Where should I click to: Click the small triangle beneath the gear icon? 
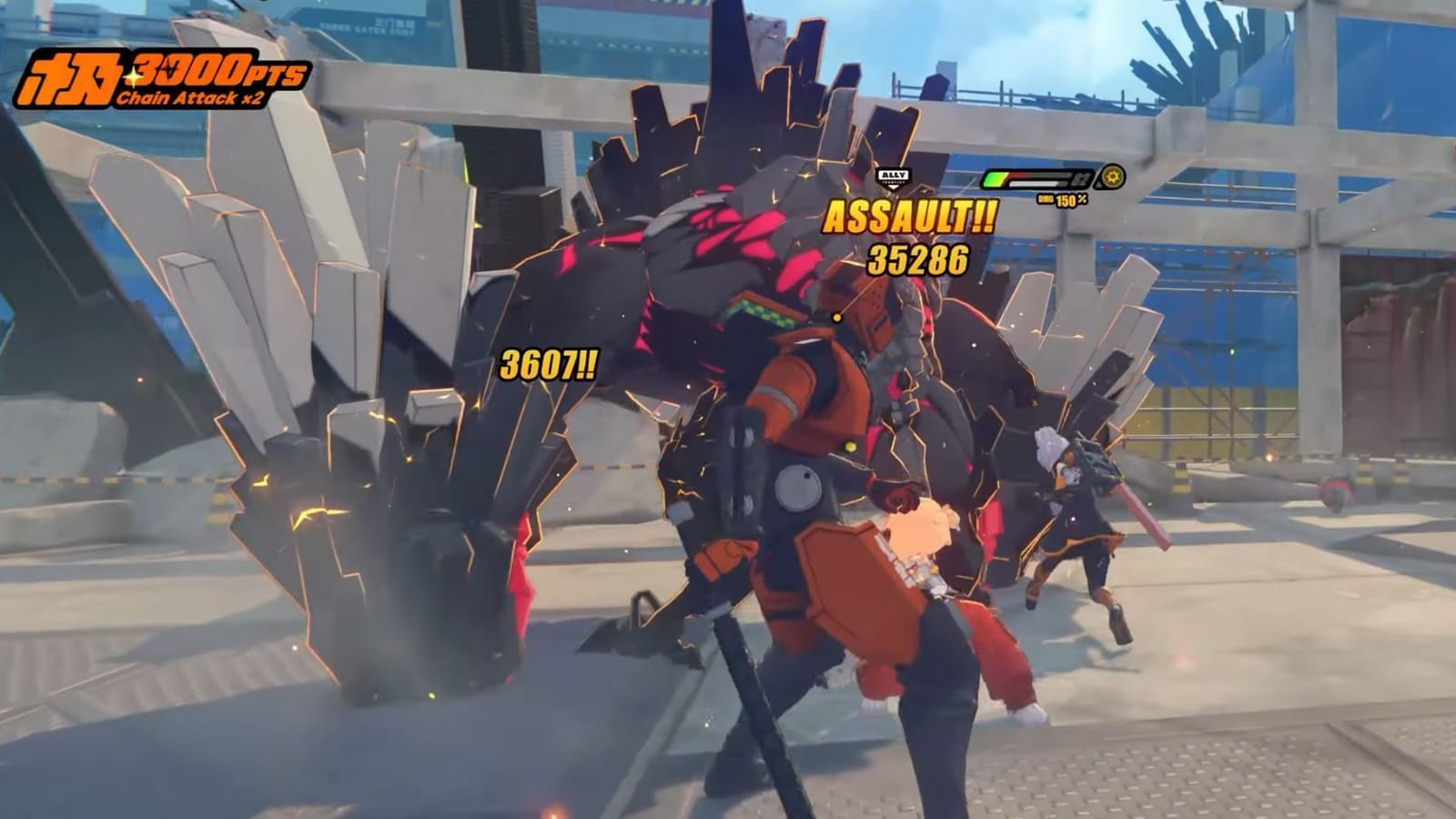pos(1098,186)
